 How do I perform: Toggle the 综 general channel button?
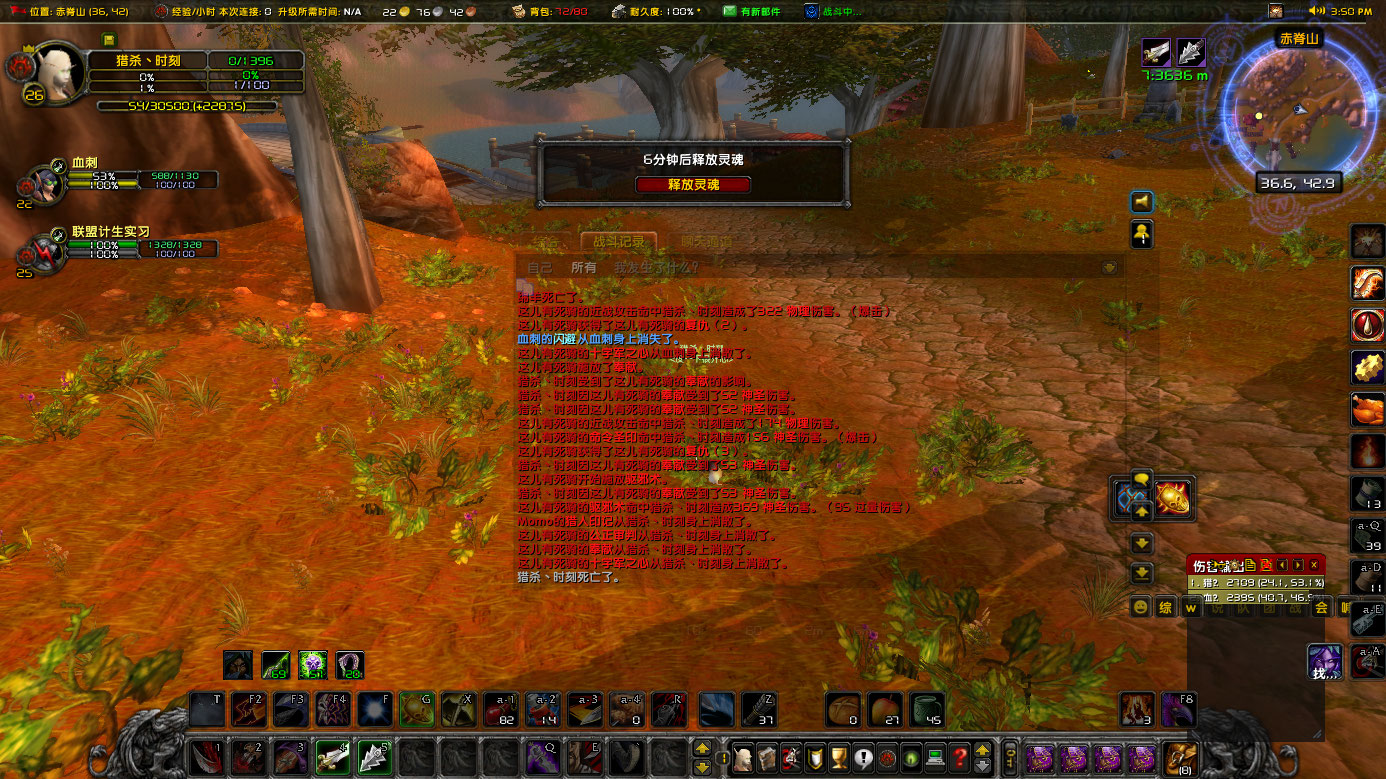pos(1165,607)
